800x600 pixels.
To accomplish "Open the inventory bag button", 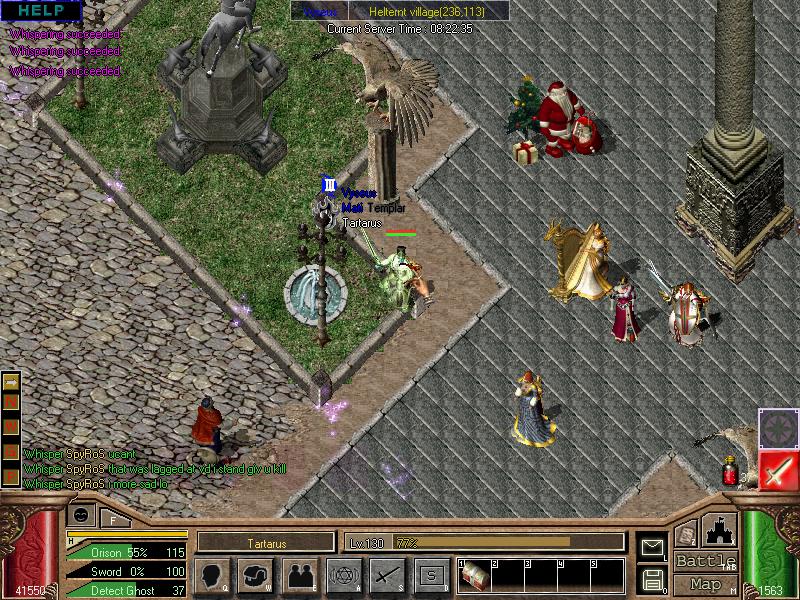I will point(256,576).
